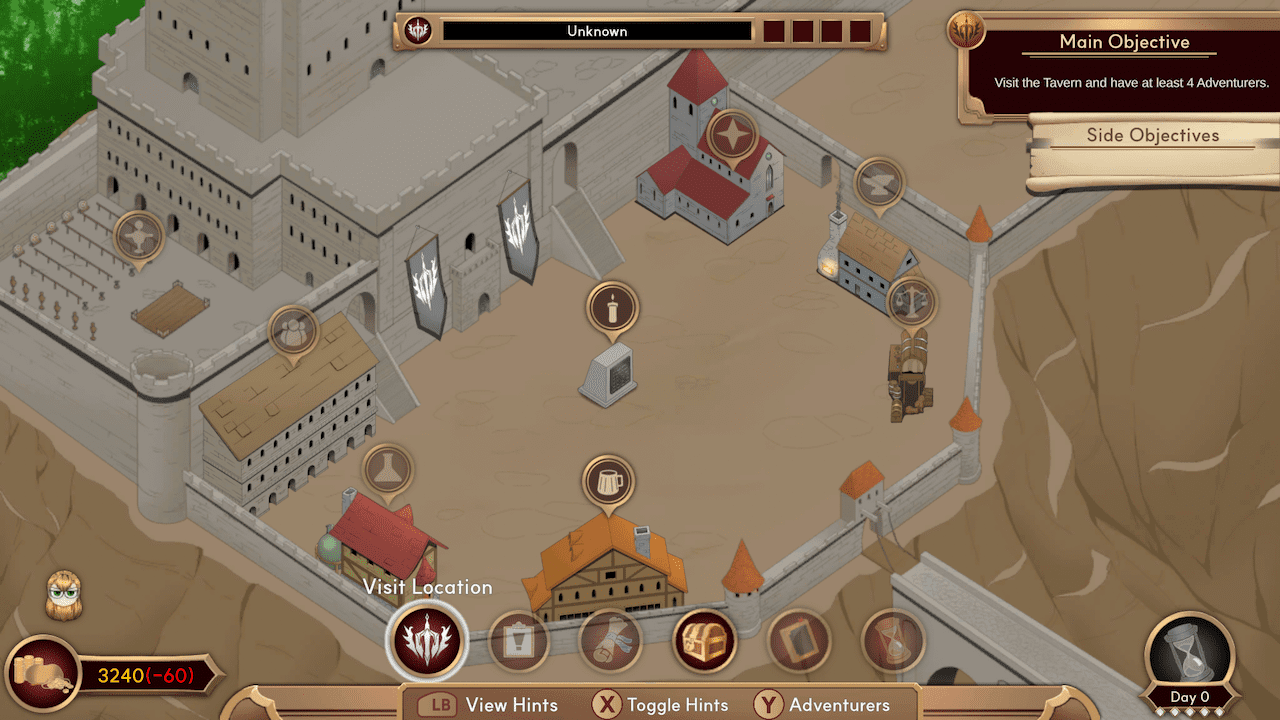
Task: Select the candle marker above the memorial stone
Action: pyautogui.click(x=612, y=308)
